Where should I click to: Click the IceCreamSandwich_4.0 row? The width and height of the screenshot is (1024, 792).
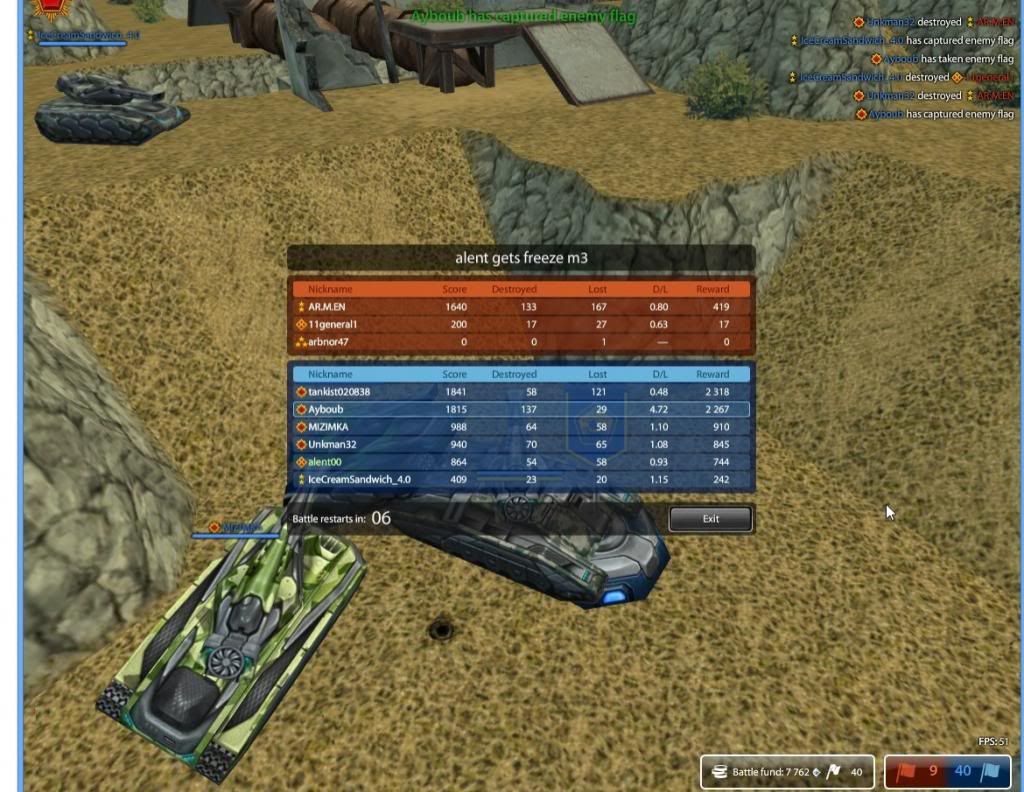tap(520, 479)
